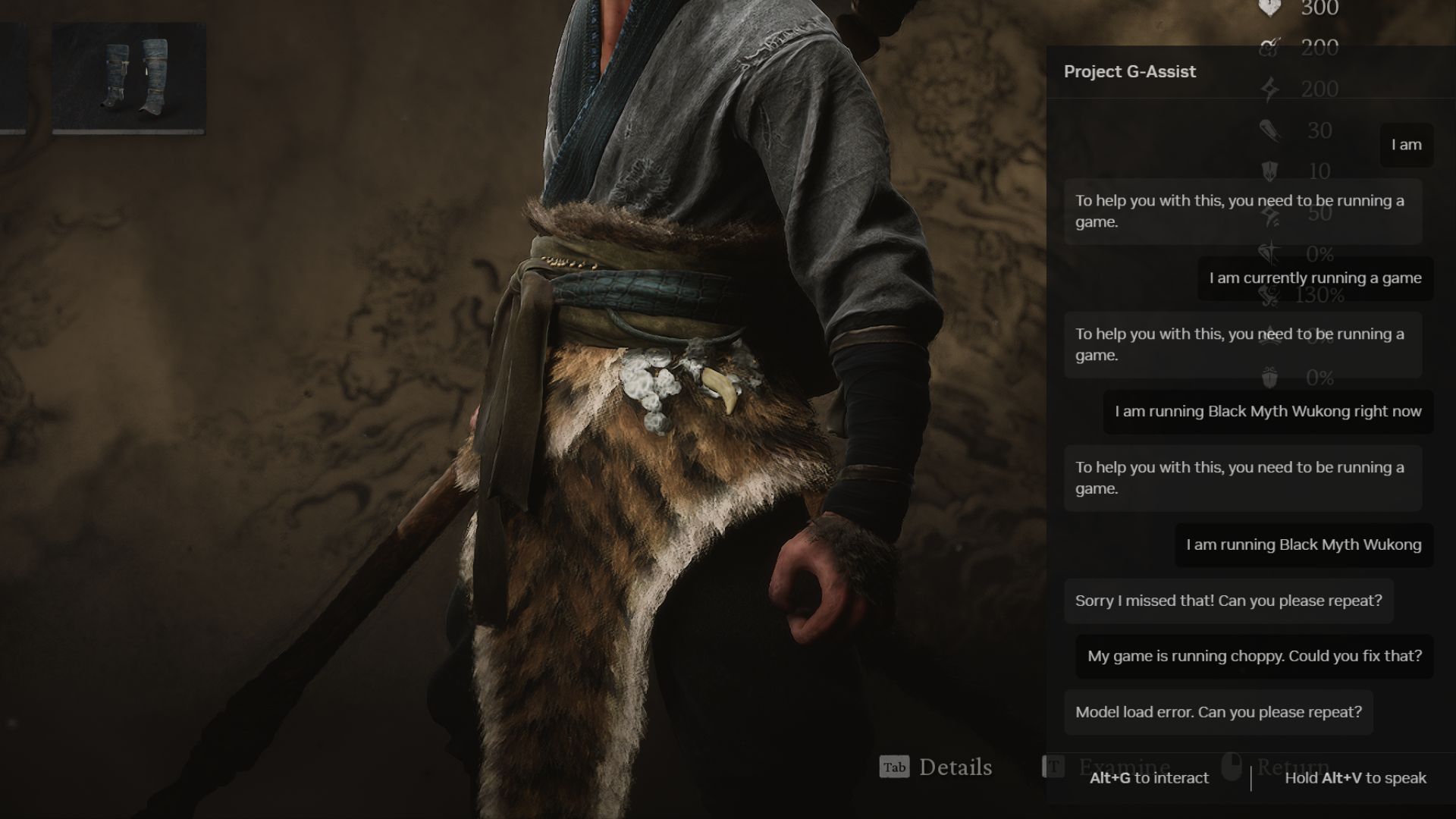
Task: Open Details for the equipped item
Action: pyautogui.click(x=955, y=768)
